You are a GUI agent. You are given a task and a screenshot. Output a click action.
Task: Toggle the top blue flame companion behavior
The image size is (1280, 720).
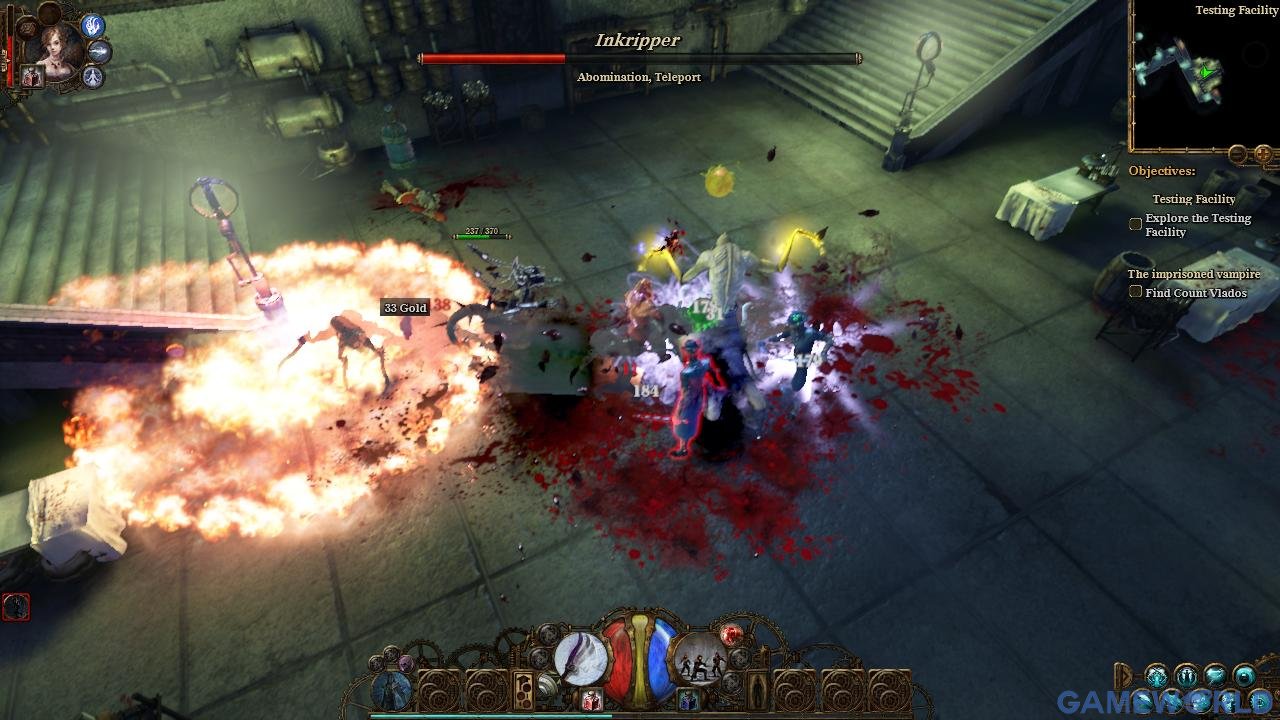point(93,25)
